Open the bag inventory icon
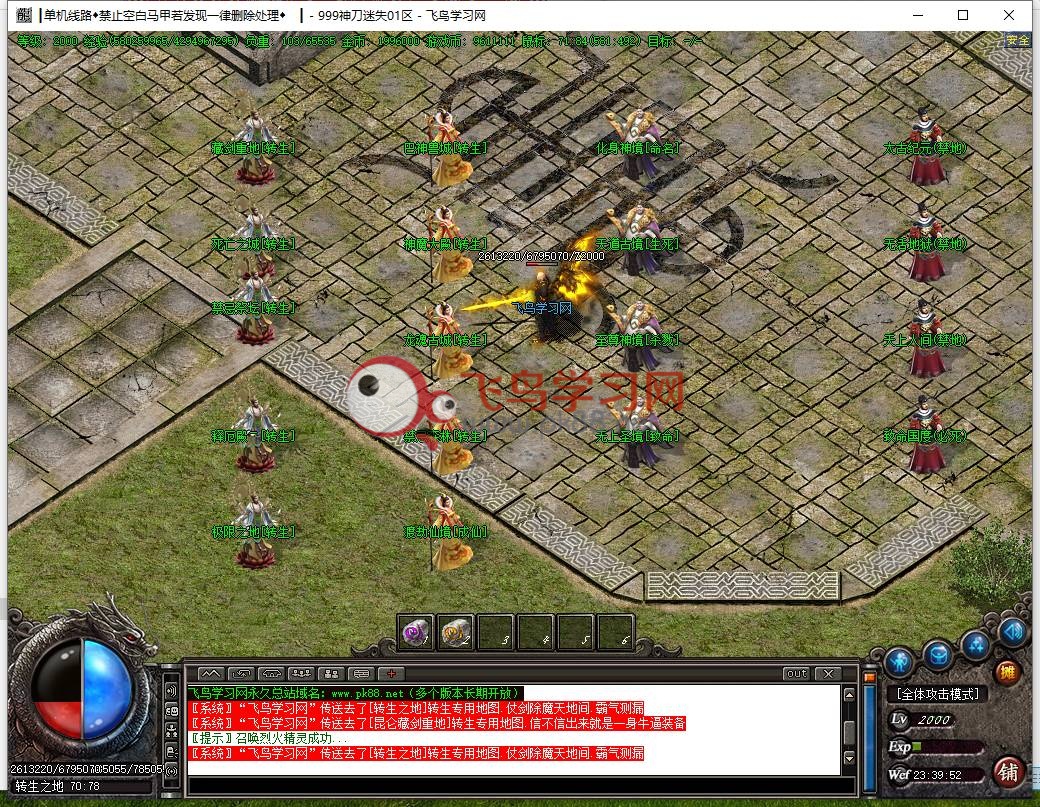This screenshot has height=807, width=1040. [937, 656]
